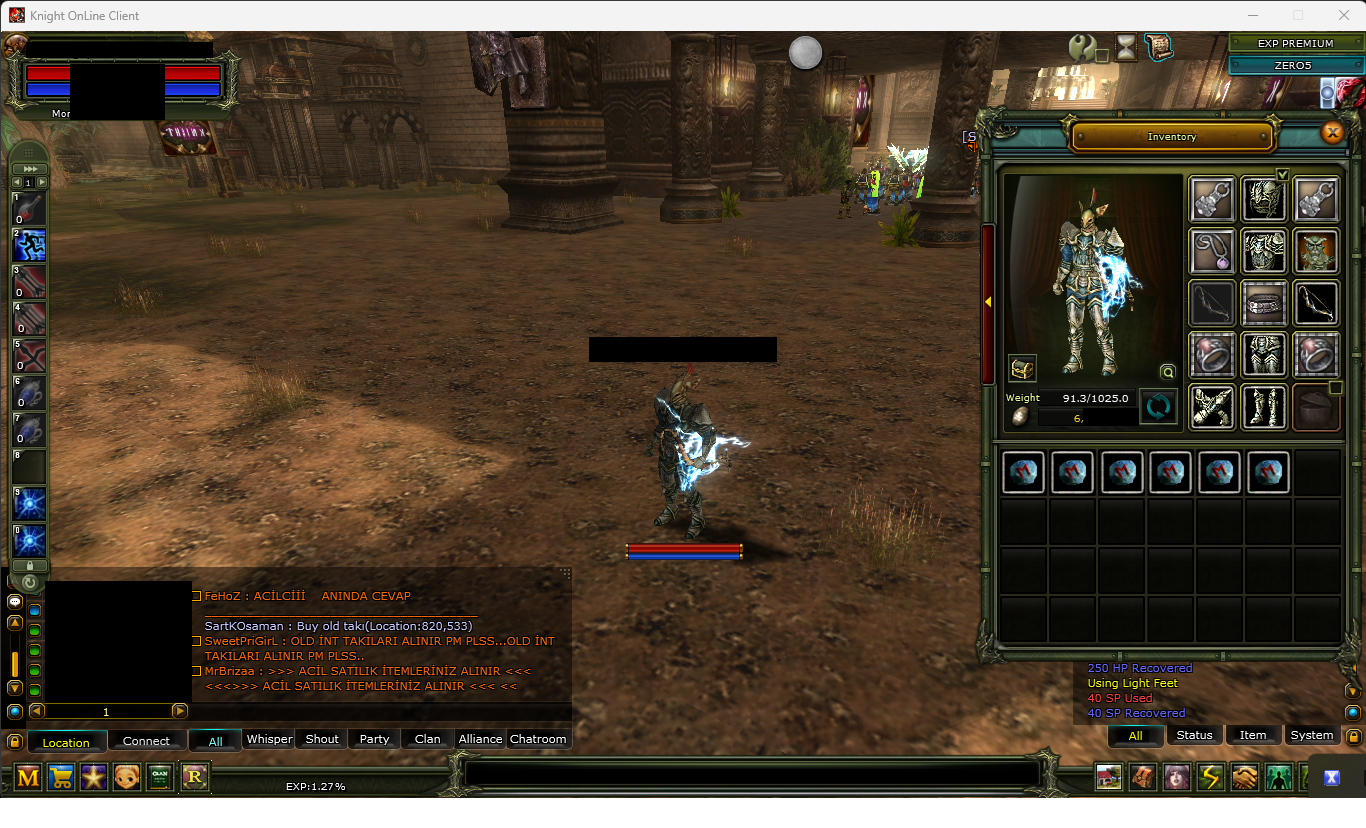This screenshot has width=1366, height=828.
Task: Click the lightning skill icon on bottom toolbar
Action: click(1209, 777)
